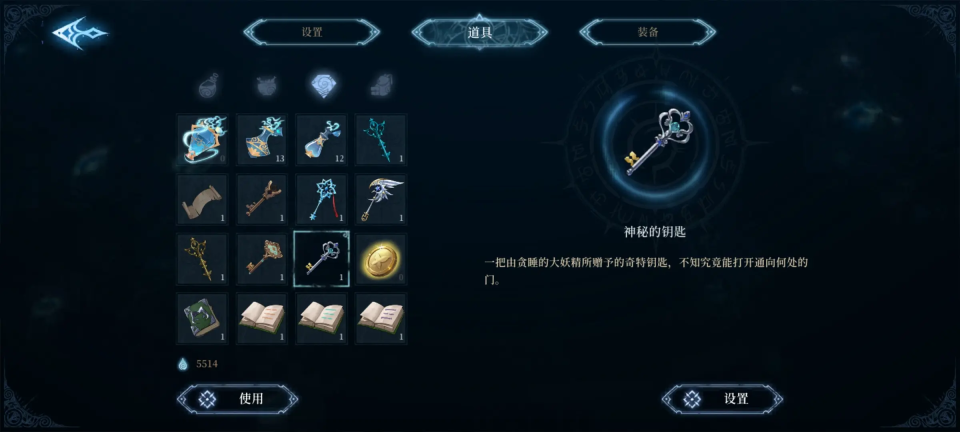
Task: Click the 使用 button
Action: point(238,399)
